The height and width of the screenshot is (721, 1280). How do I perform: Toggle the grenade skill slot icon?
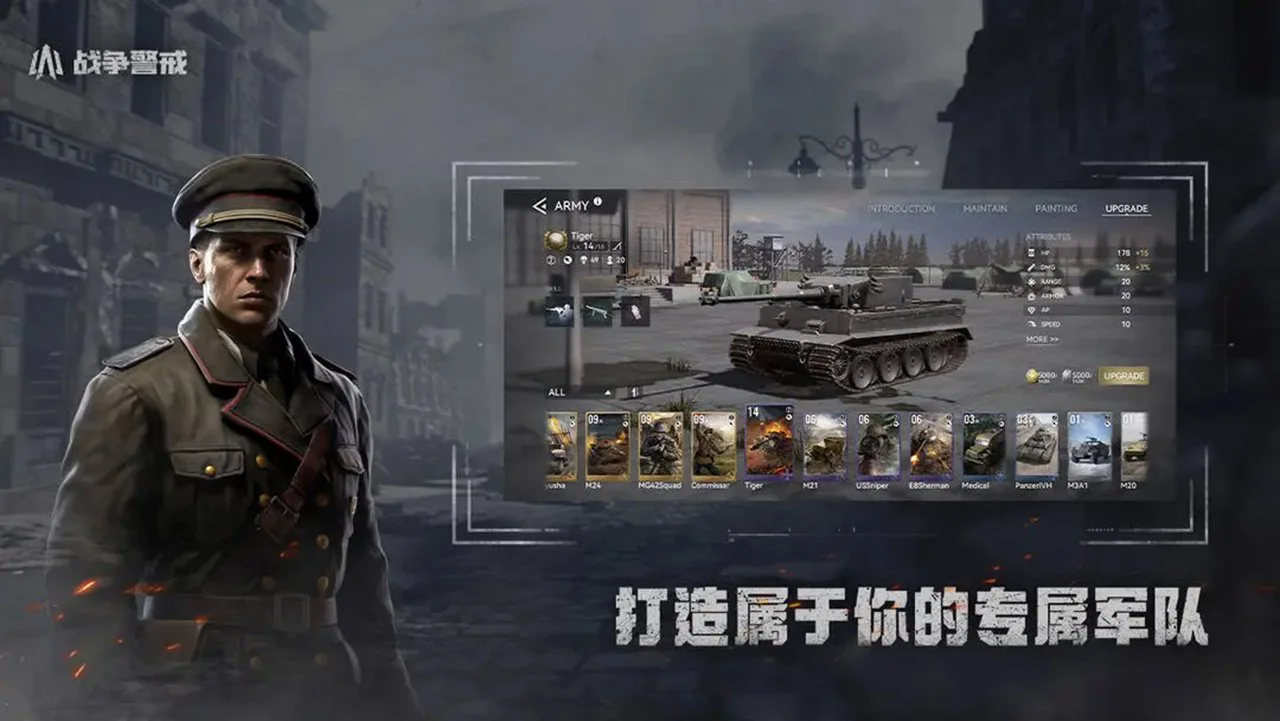pos(635,313)
